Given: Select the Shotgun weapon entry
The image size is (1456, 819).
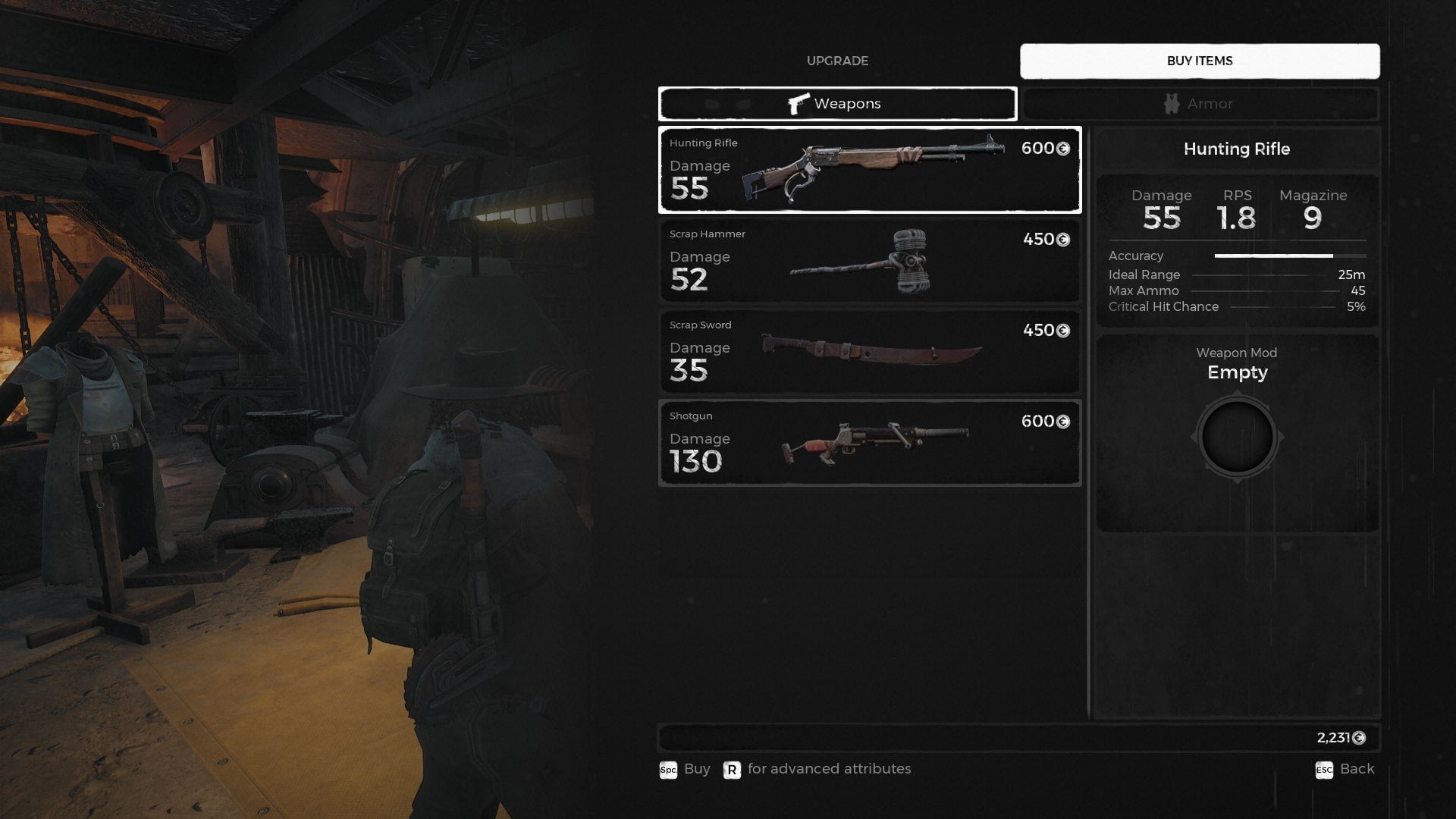Looking at the screenshot, I should click(869, 442).
